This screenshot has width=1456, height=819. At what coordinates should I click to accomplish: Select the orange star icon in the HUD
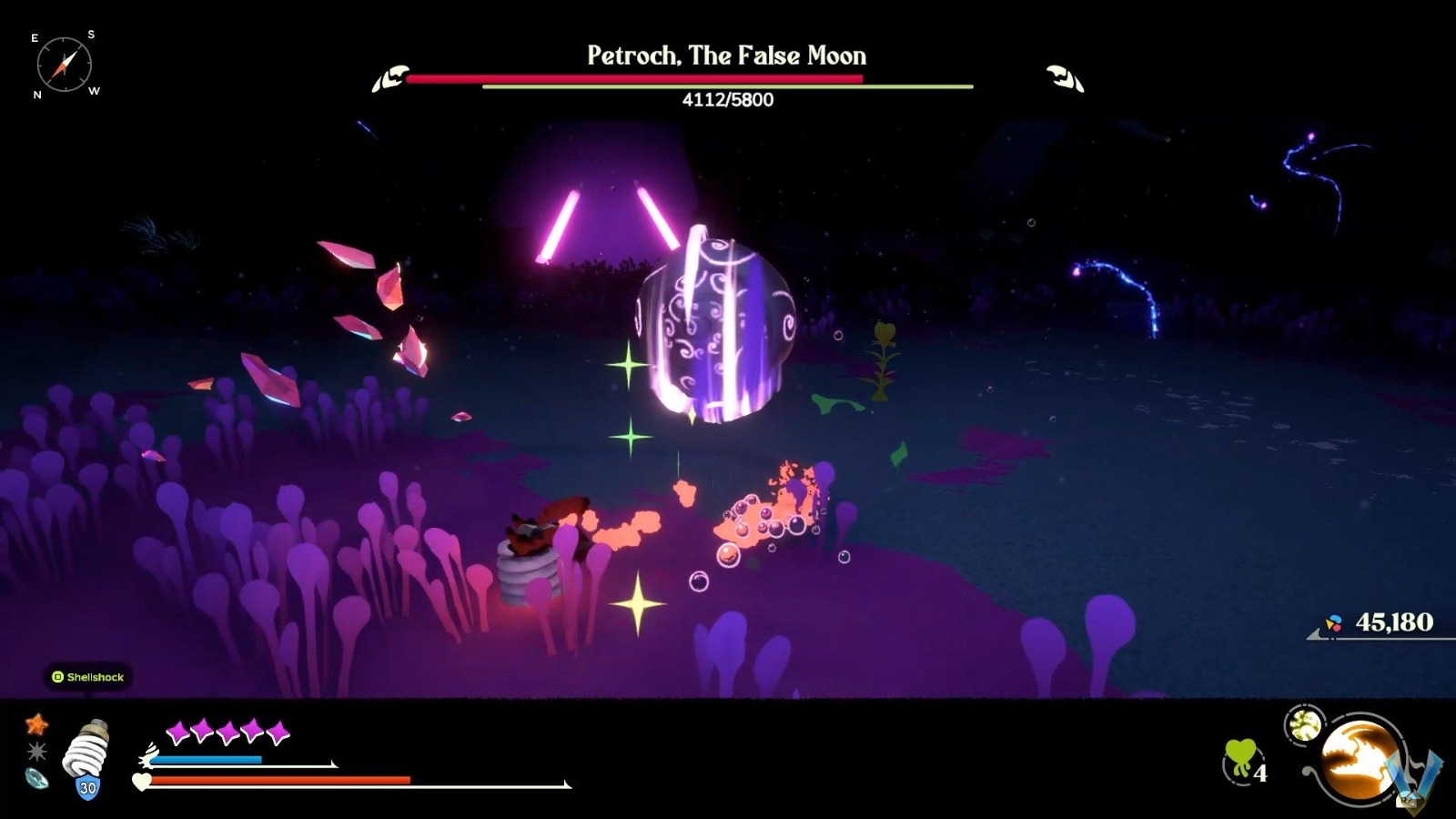pos(35,725)
